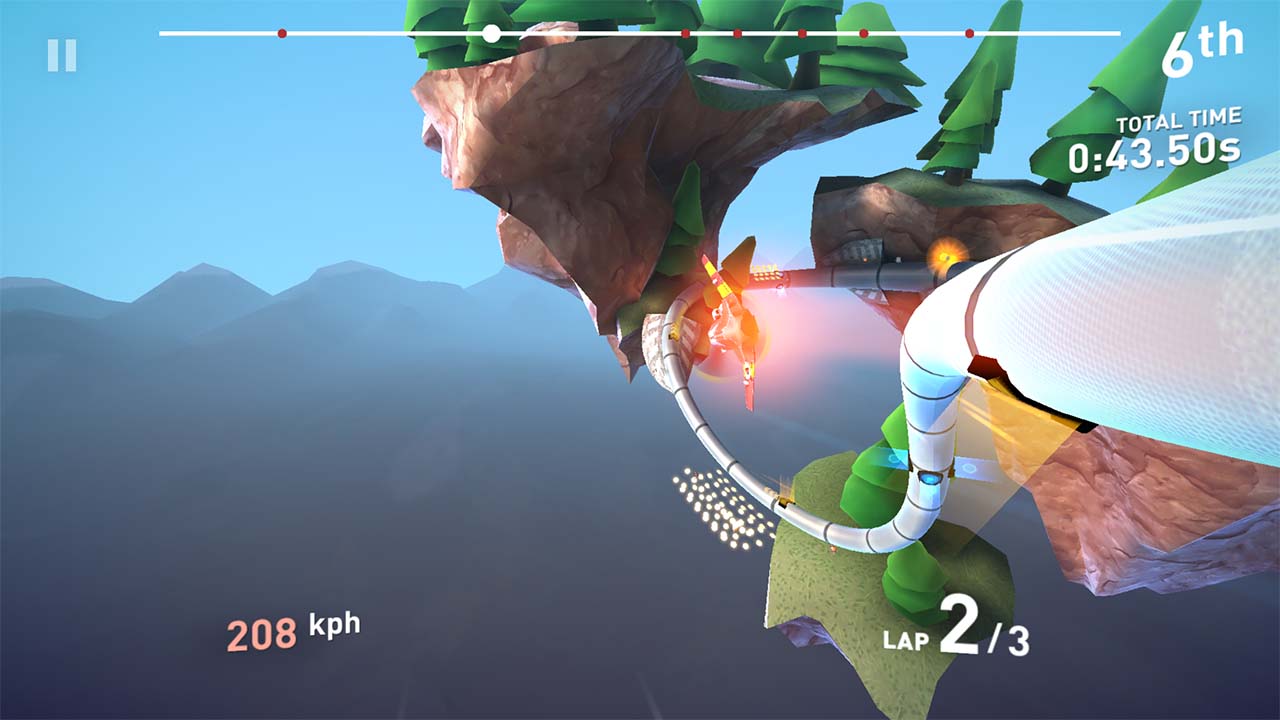Click the race progress bar line
This screenshot has width=1280, height=720.
pos(600,35)
